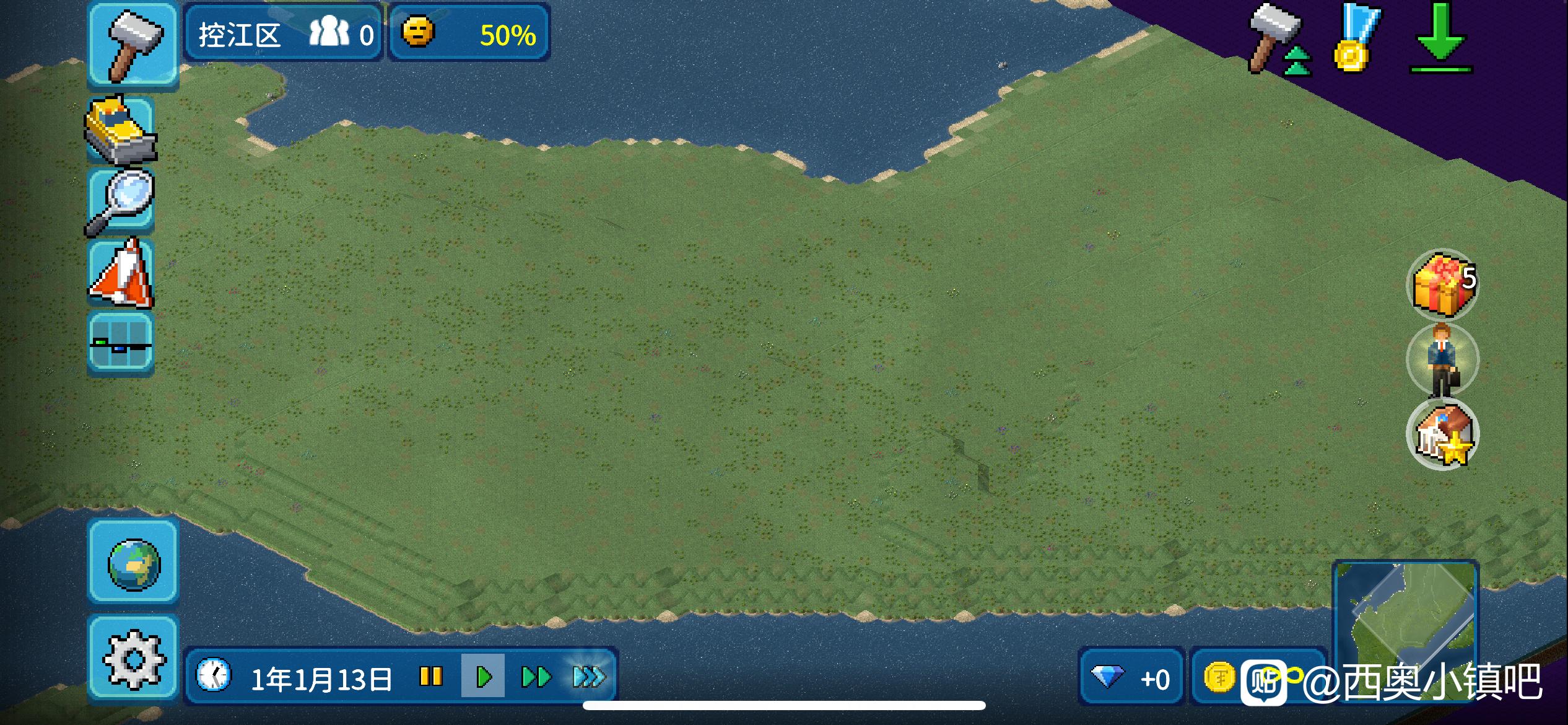Click the green download arrow

click(x=1440, y=38)
